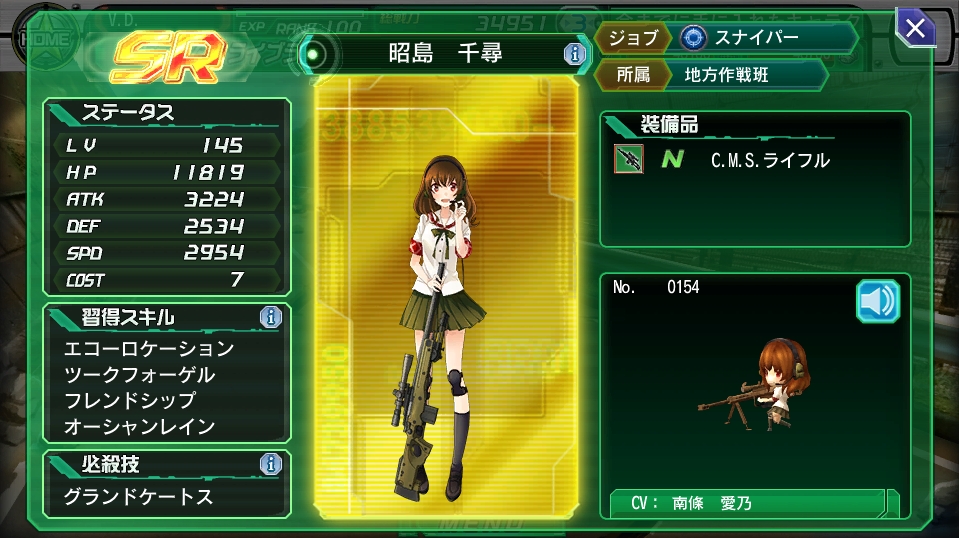Open info beside the name 昭島 千尋
Screen dimensions: 959x538
574,54
